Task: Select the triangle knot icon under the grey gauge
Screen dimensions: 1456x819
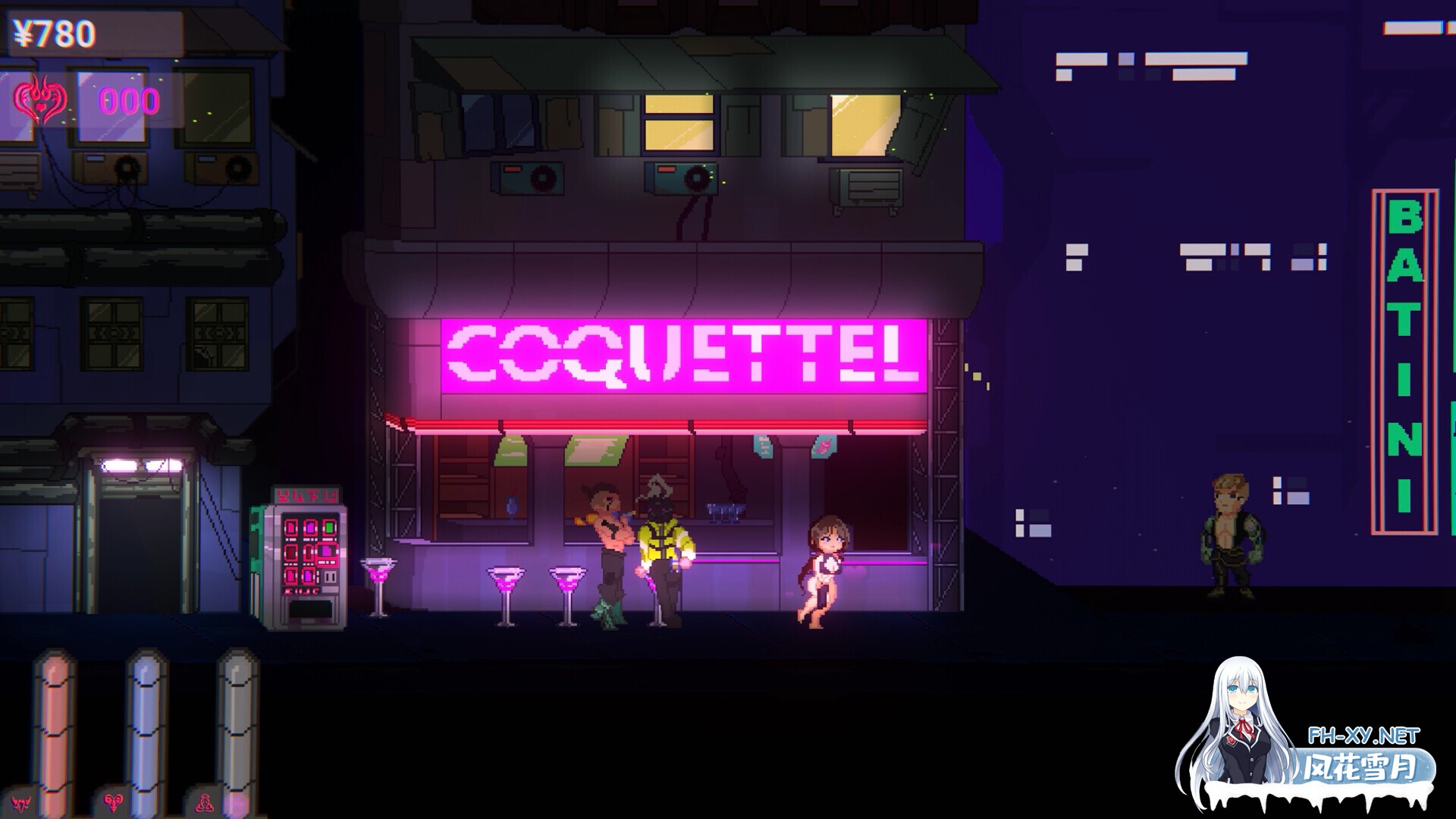Action: [x=205, y=802]
